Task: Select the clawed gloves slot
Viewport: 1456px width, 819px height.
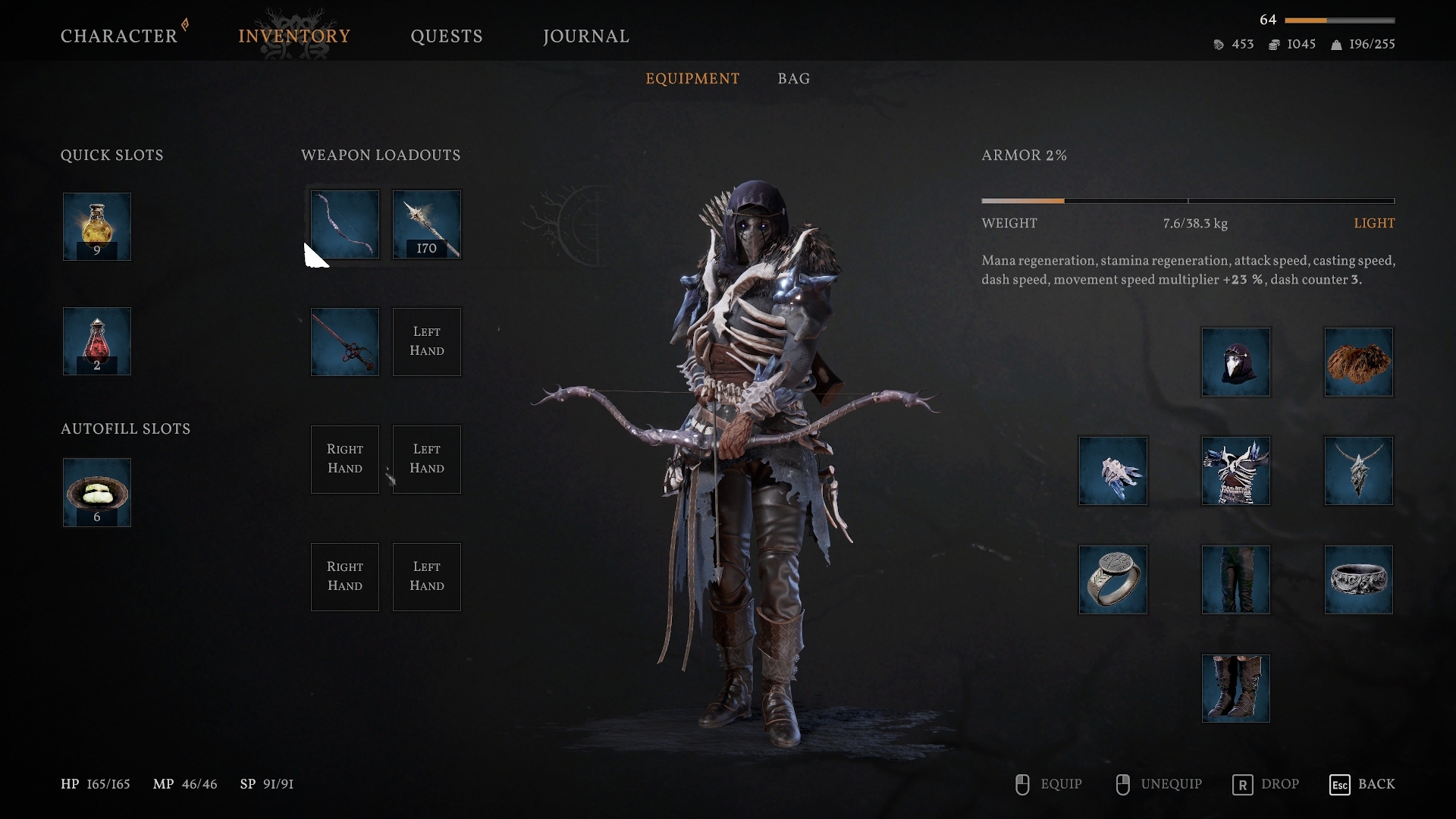Action: pyautogui.click(x=1113, y=471)
